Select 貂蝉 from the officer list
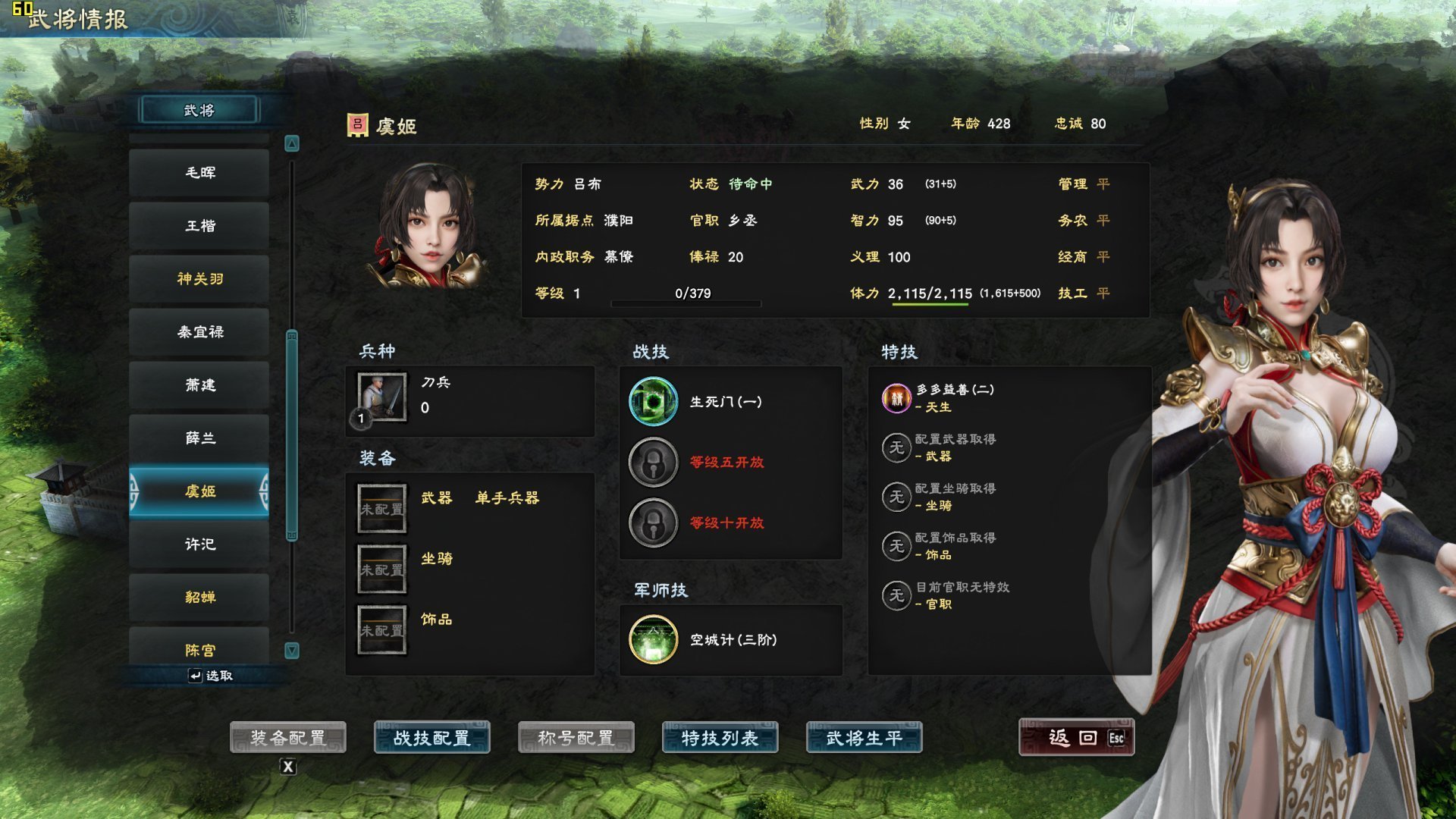Viewport: 1456px width, 819px height. pos(199,597)
